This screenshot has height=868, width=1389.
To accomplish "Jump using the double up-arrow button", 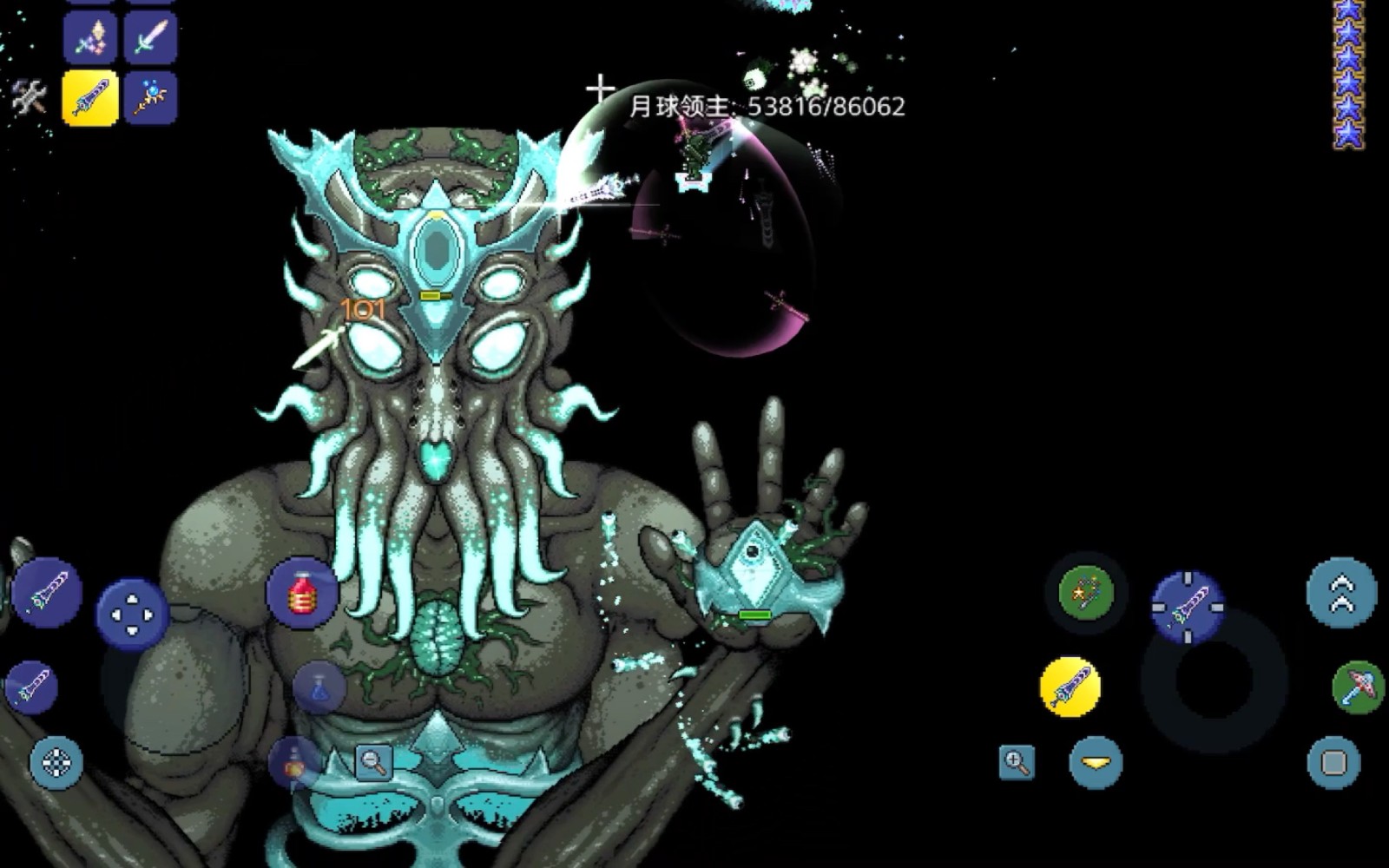I will click(x=1341, y=593).
